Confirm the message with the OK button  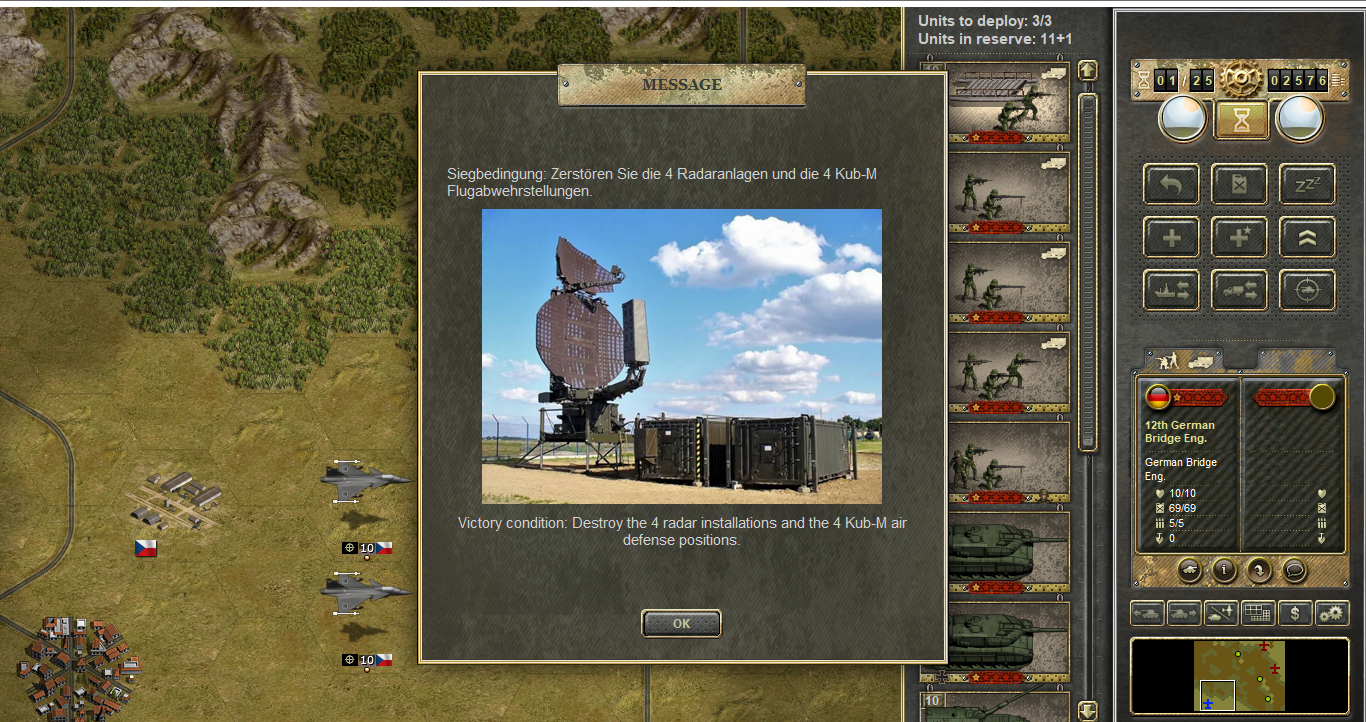pyautogui.click(x=681, y=623)
